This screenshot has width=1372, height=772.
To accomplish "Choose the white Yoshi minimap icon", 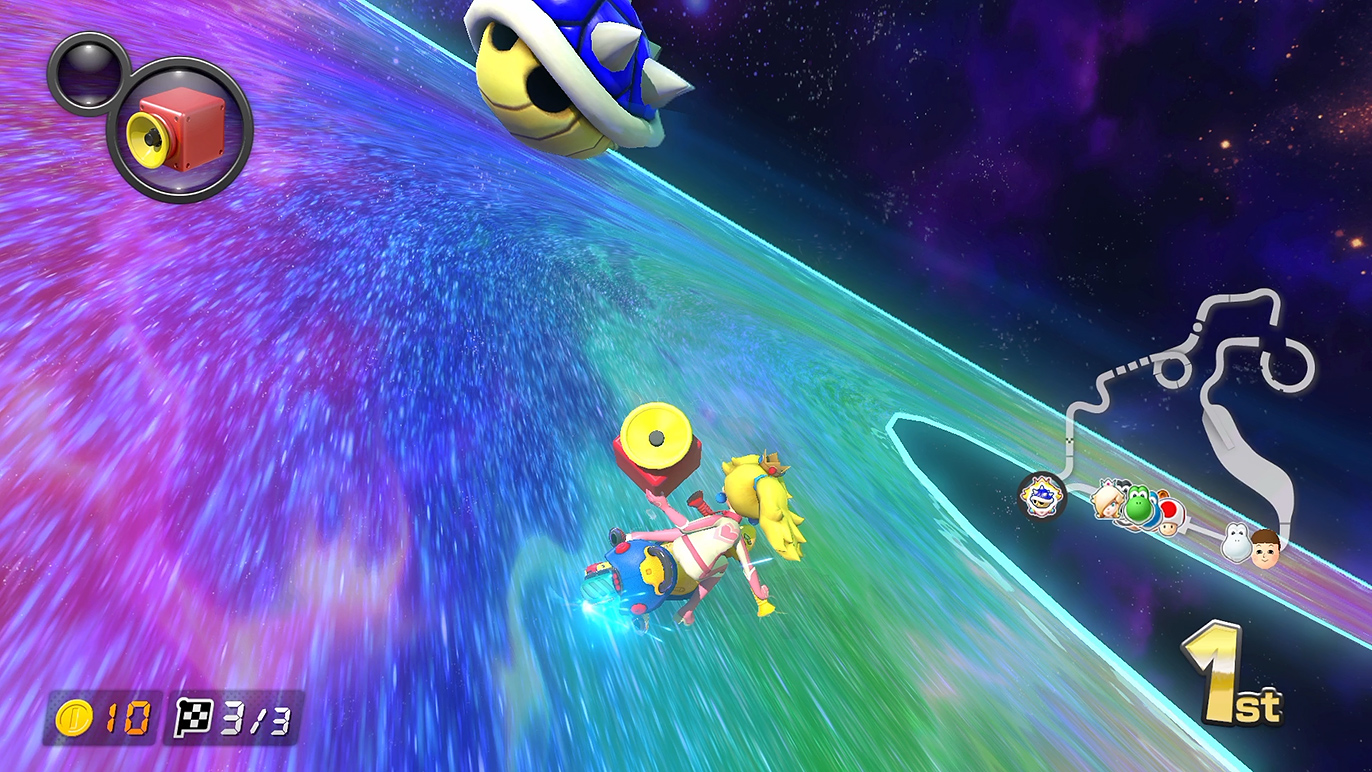I will click(x=1238, y=543).
